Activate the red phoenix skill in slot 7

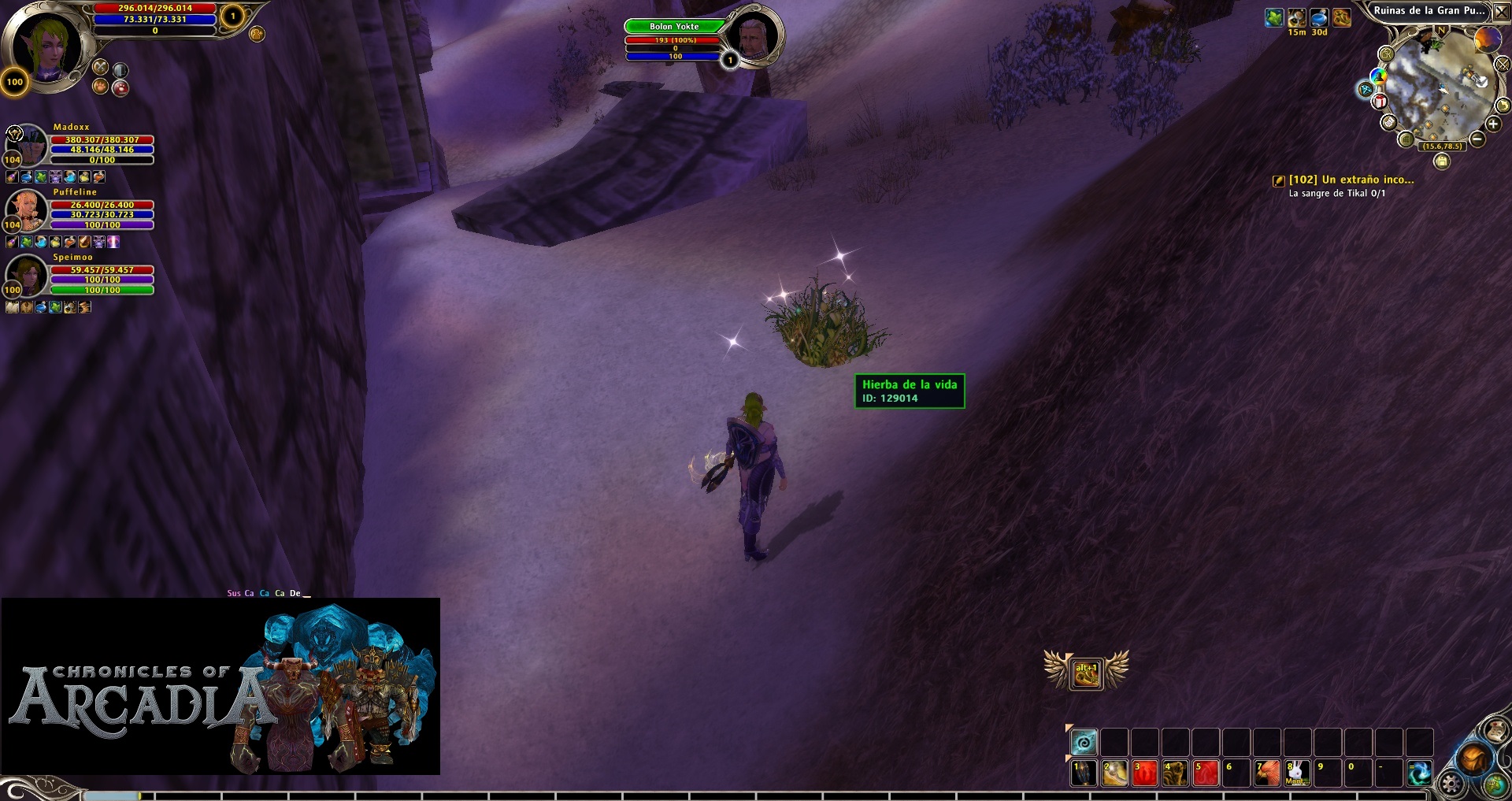[1266, 773]
